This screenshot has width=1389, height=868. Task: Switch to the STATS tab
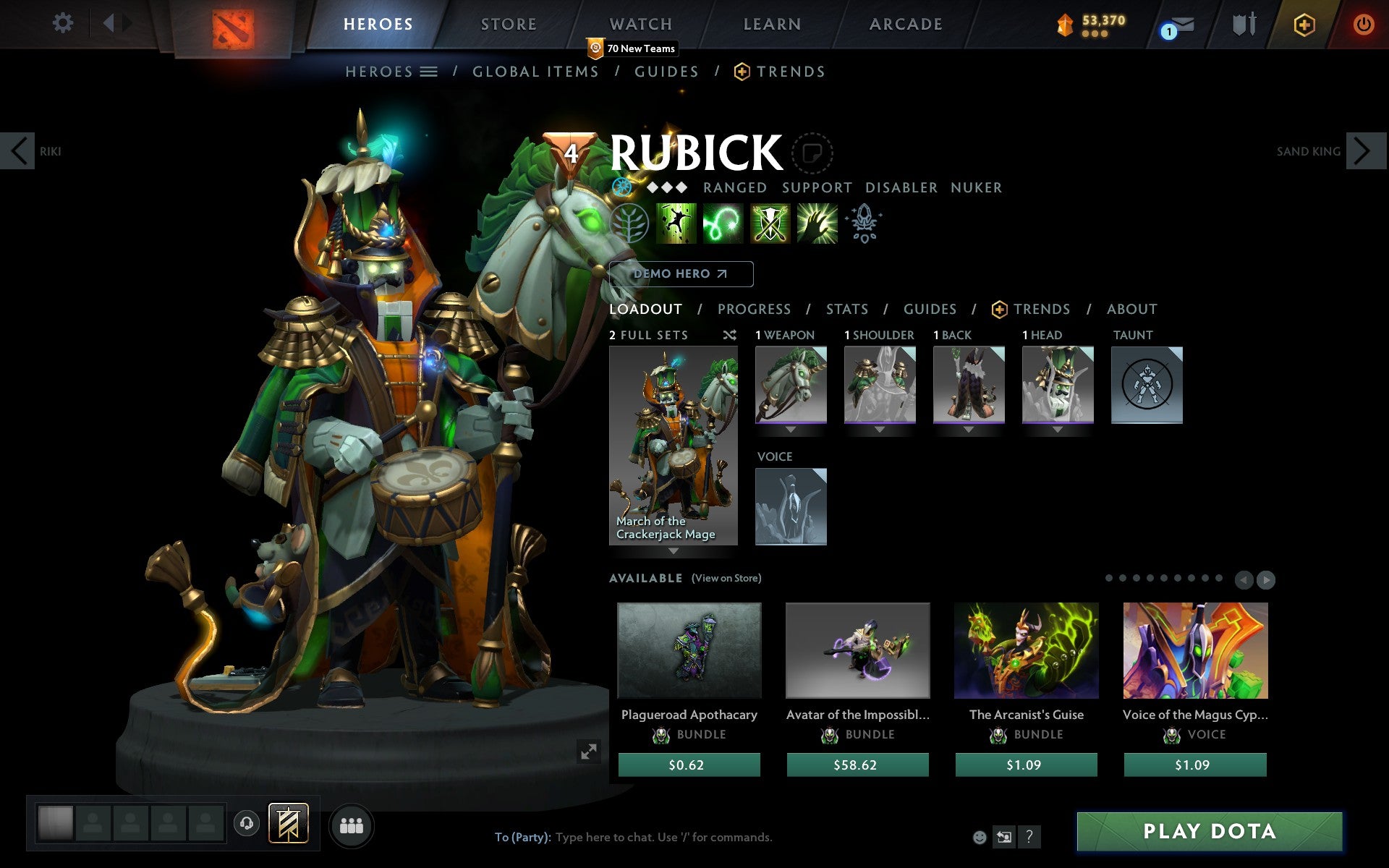pos(846,309)
